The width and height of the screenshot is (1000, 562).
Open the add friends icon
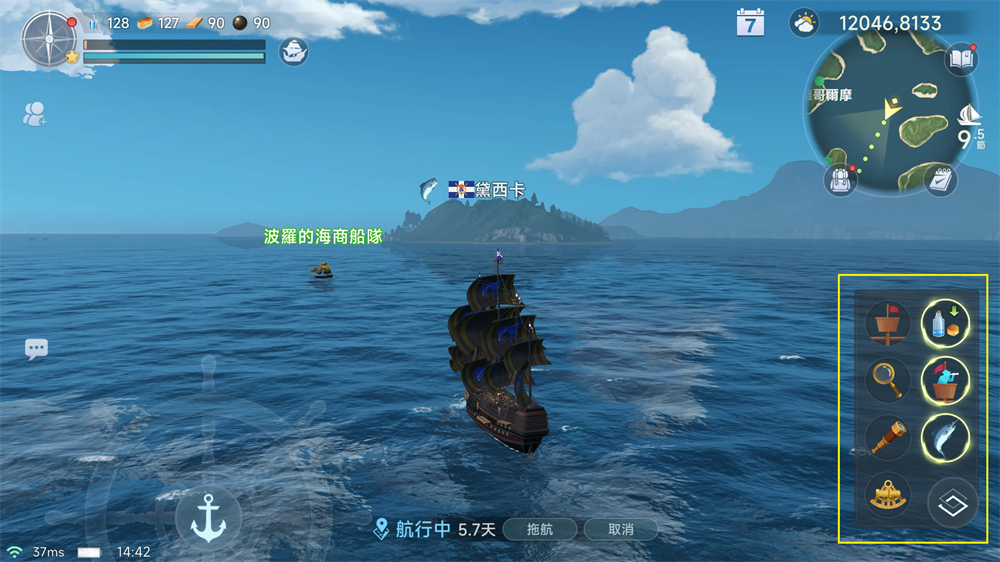pos(35,114)
